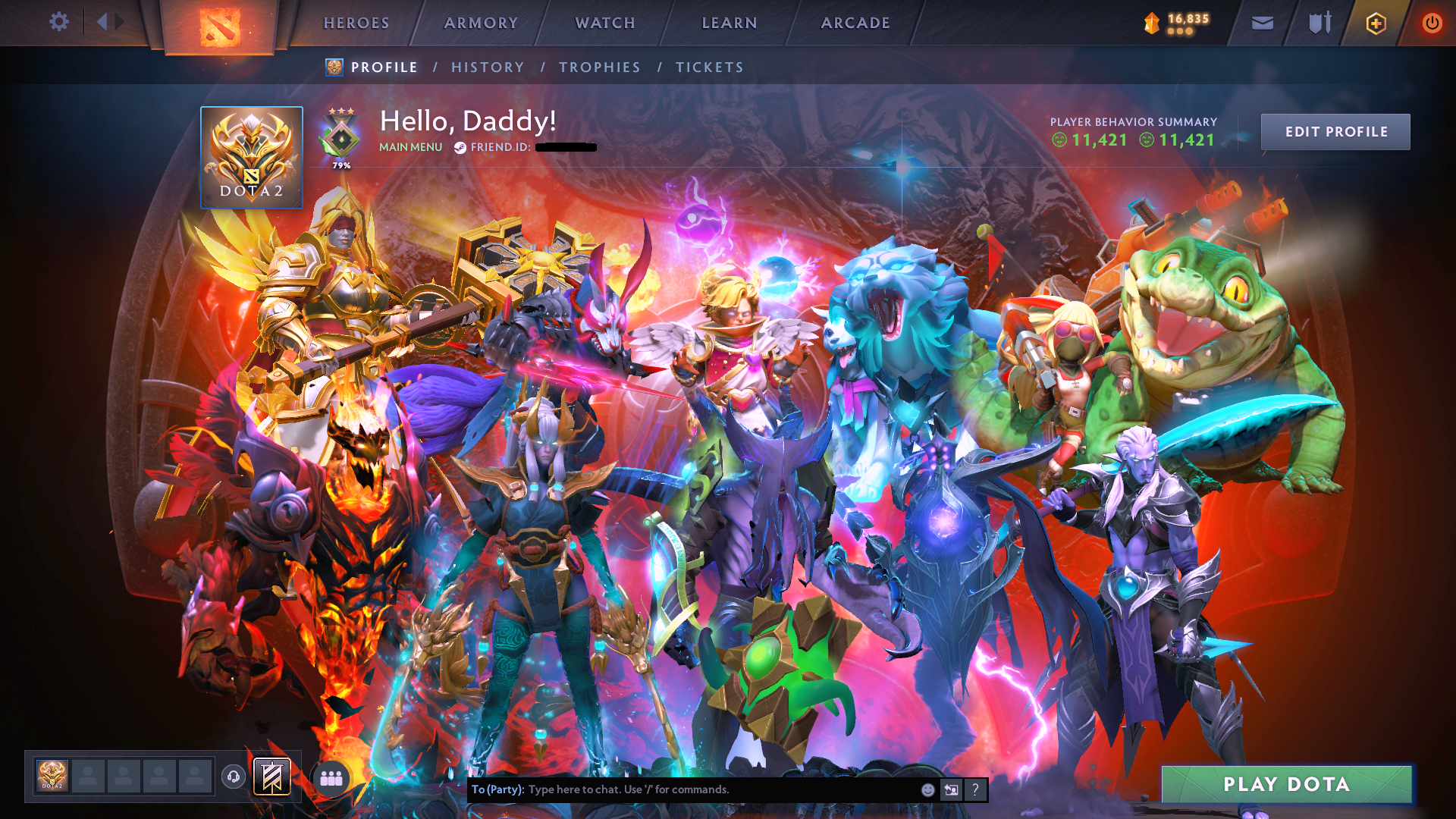Switch to the HISTORY tab
Image resolution: width=1456 pixels, height=819 pixels.
coord(487,67)
